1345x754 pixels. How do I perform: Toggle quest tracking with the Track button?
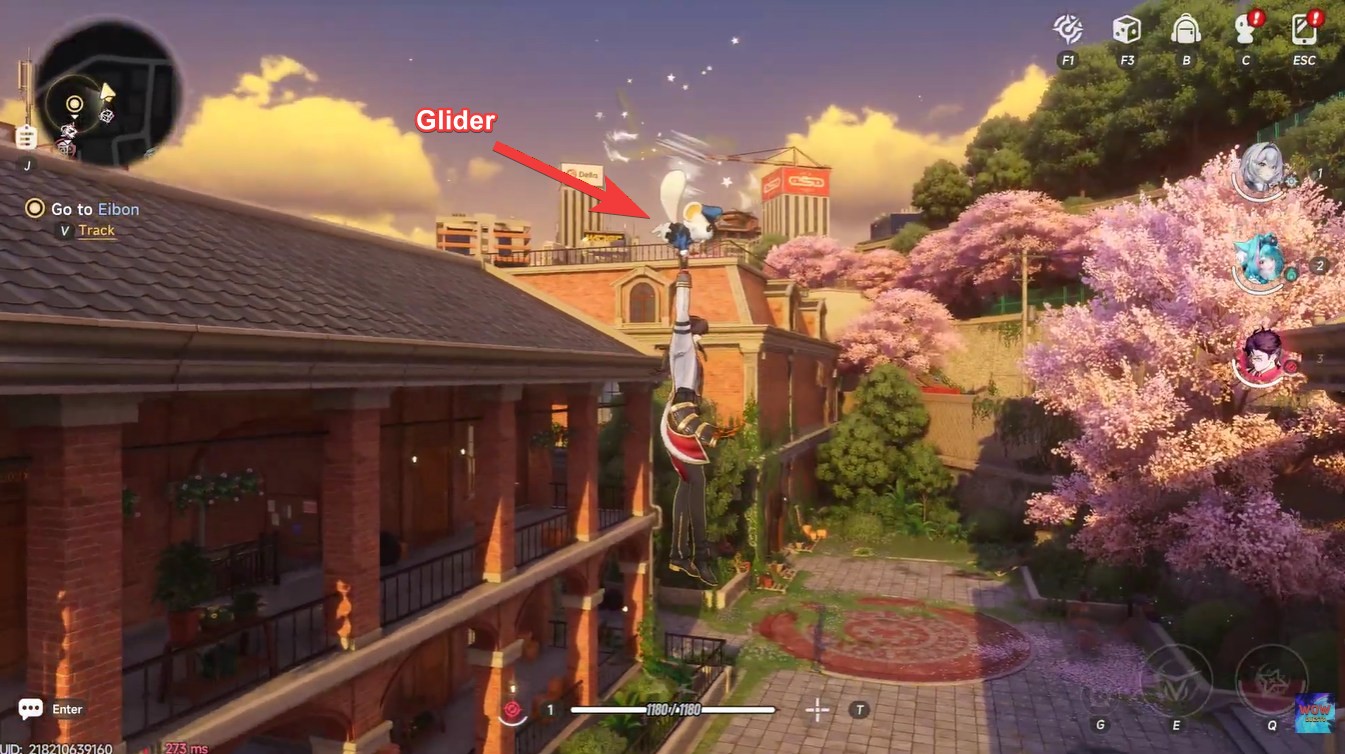[96, 229]
